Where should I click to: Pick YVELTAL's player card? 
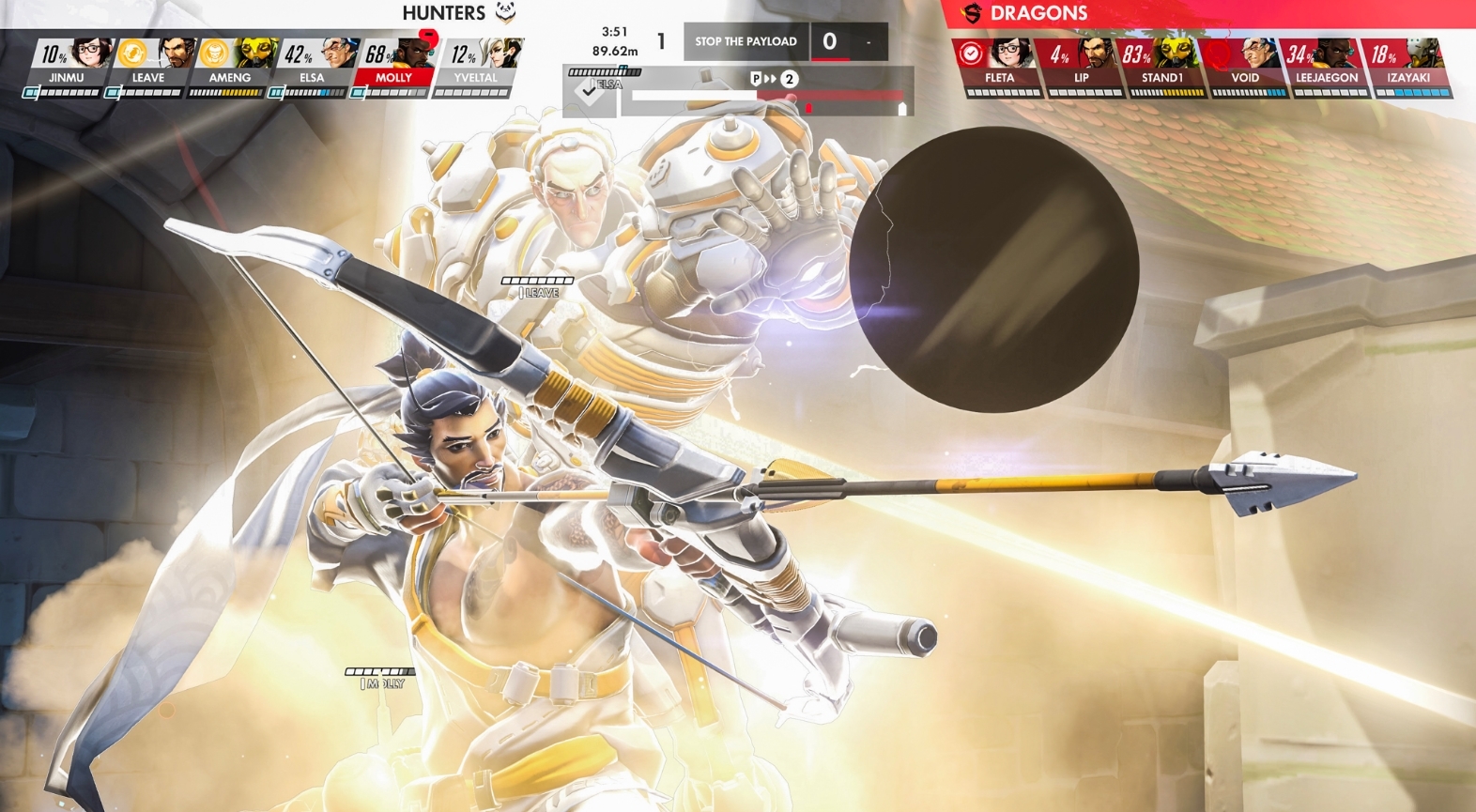tap(475, 67)
